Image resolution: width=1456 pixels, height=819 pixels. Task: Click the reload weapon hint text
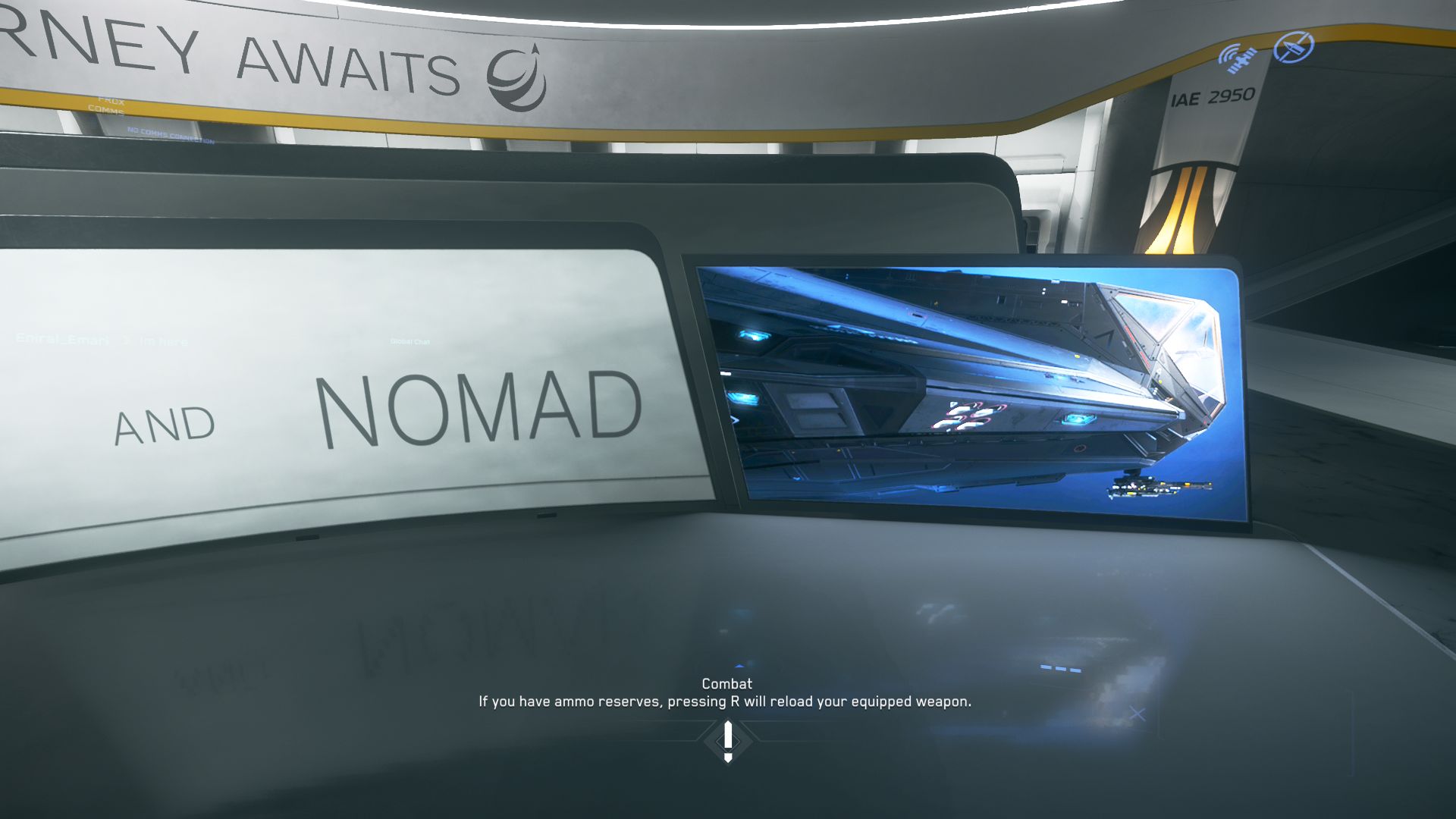[x=725, y=701]
